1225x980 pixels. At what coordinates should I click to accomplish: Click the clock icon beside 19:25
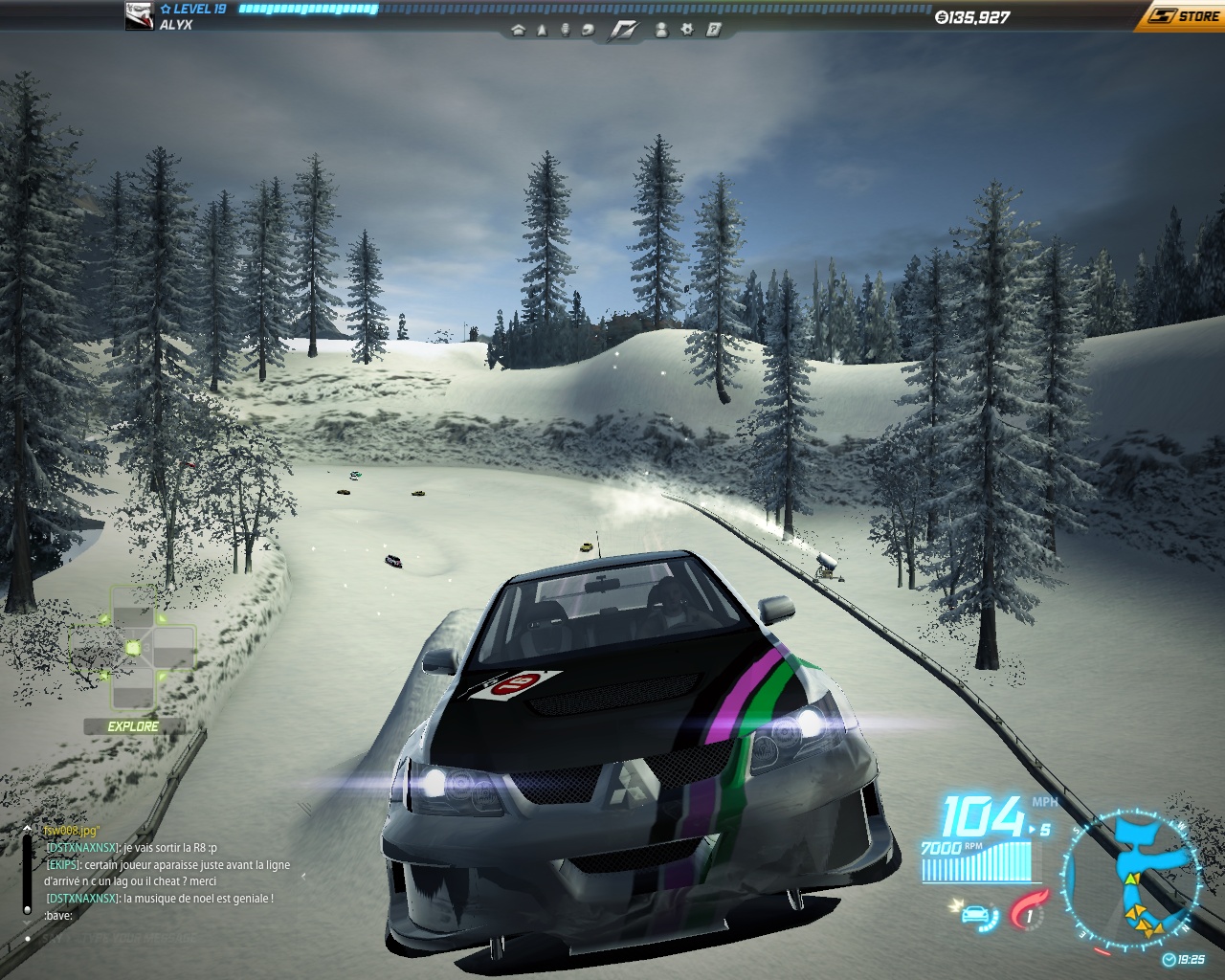click(1169, 958)
